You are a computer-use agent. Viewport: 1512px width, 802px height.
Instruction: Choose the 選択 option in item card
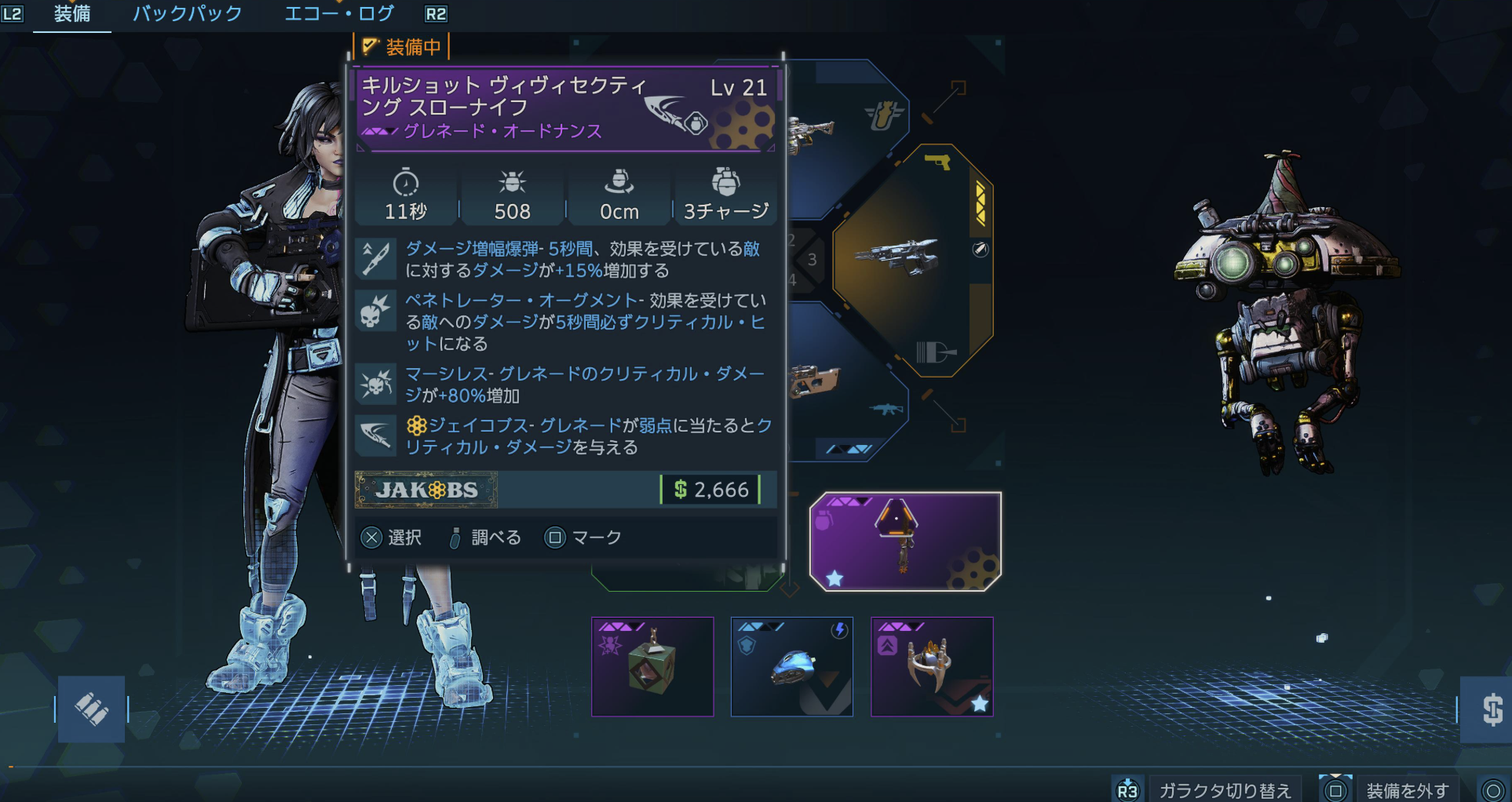point(392,538)
